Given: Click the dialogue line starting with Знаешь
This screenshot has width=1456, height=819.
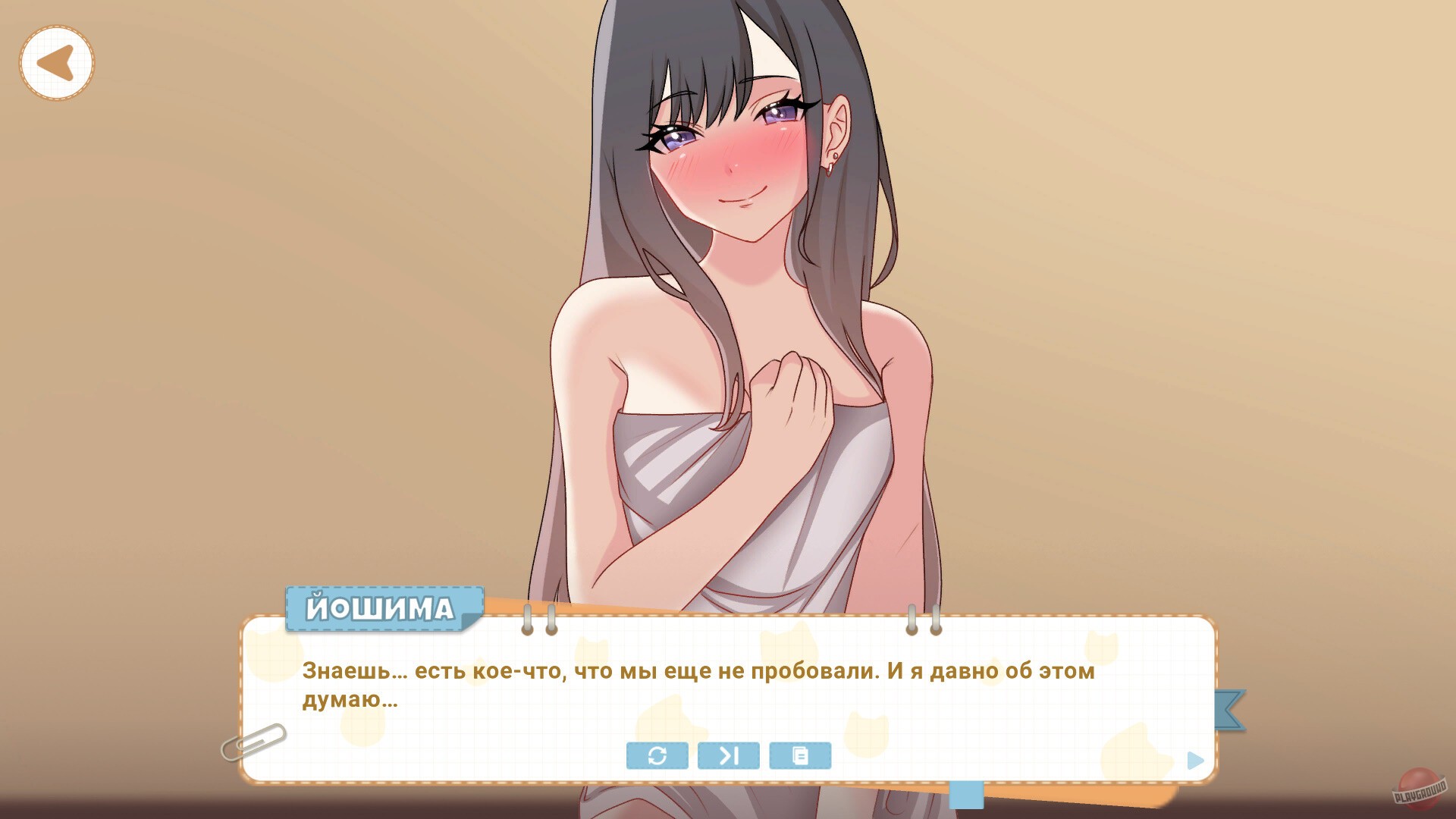Looking at the screenshot, I should coord(698,670).
